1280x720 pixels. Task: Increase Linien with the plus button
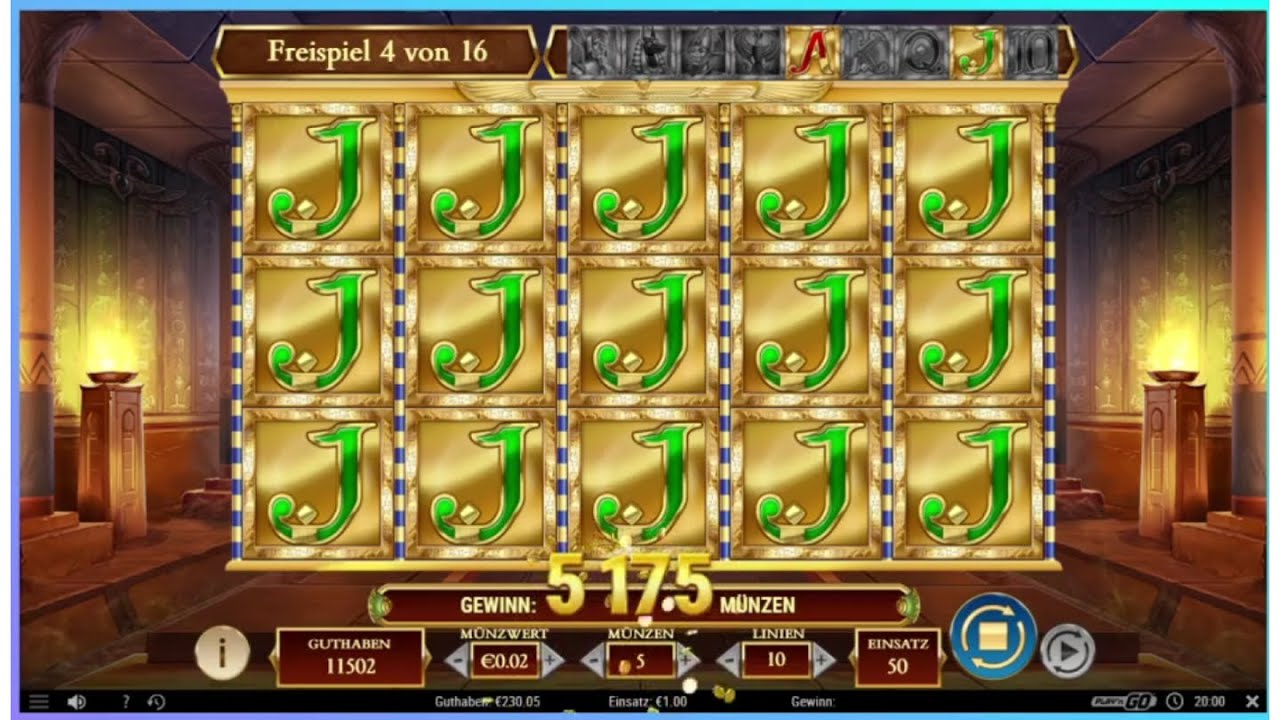click(x=822, y=660)
